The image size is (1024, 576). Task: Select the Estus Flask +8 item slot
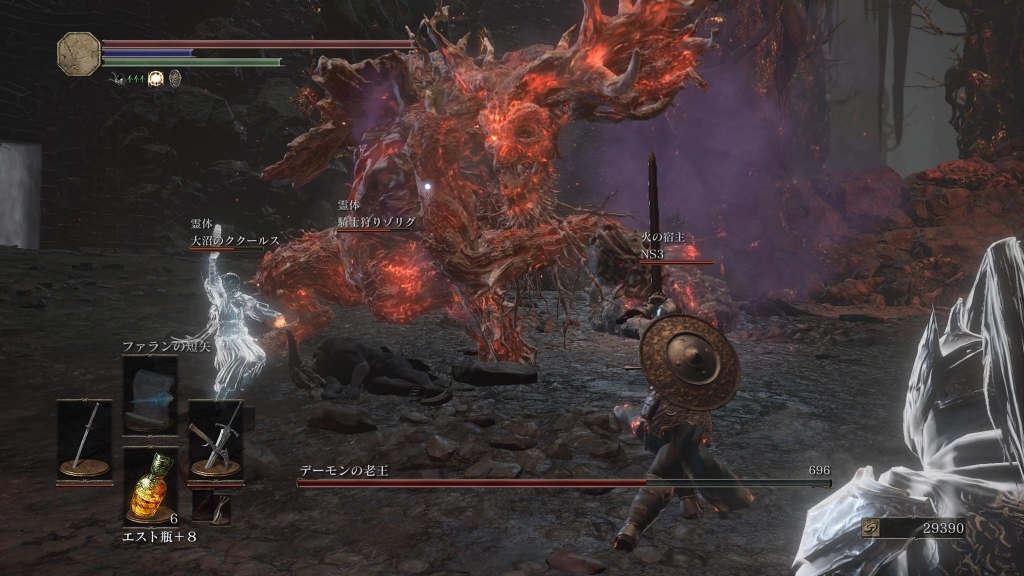[150, 484]
